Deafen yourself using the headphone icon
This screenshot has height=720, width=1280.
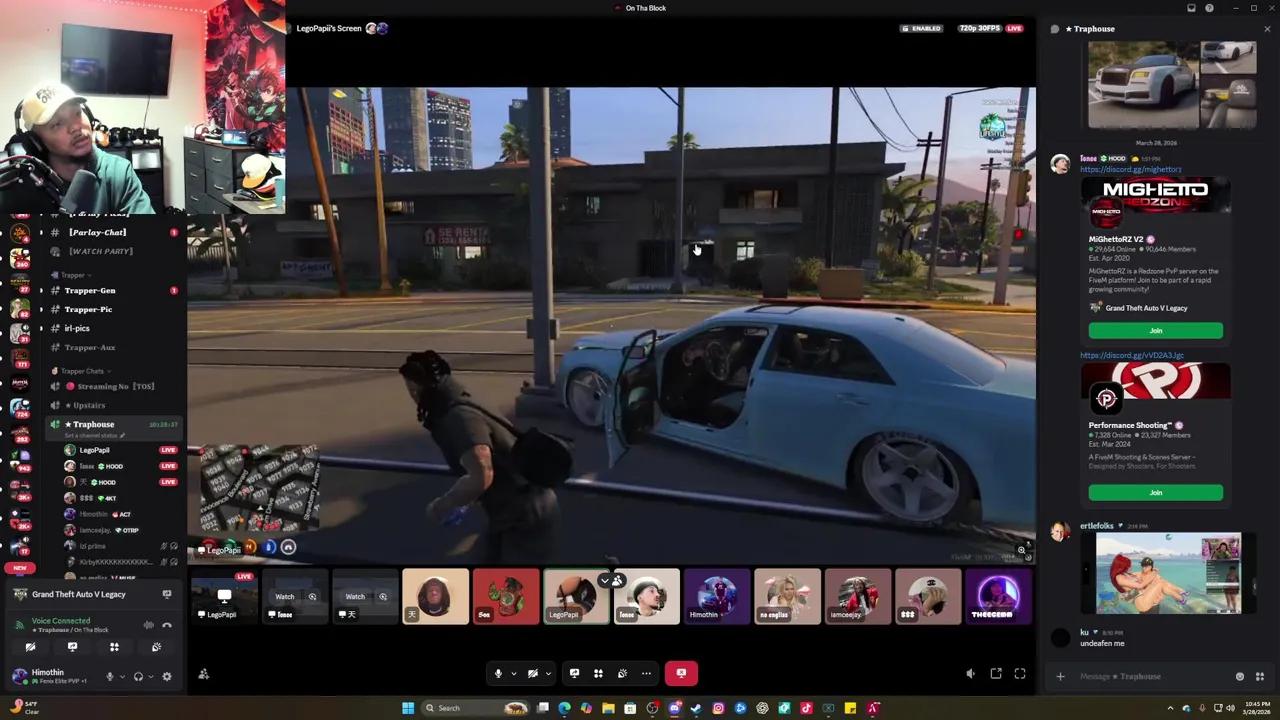click(x=139, y=676)
